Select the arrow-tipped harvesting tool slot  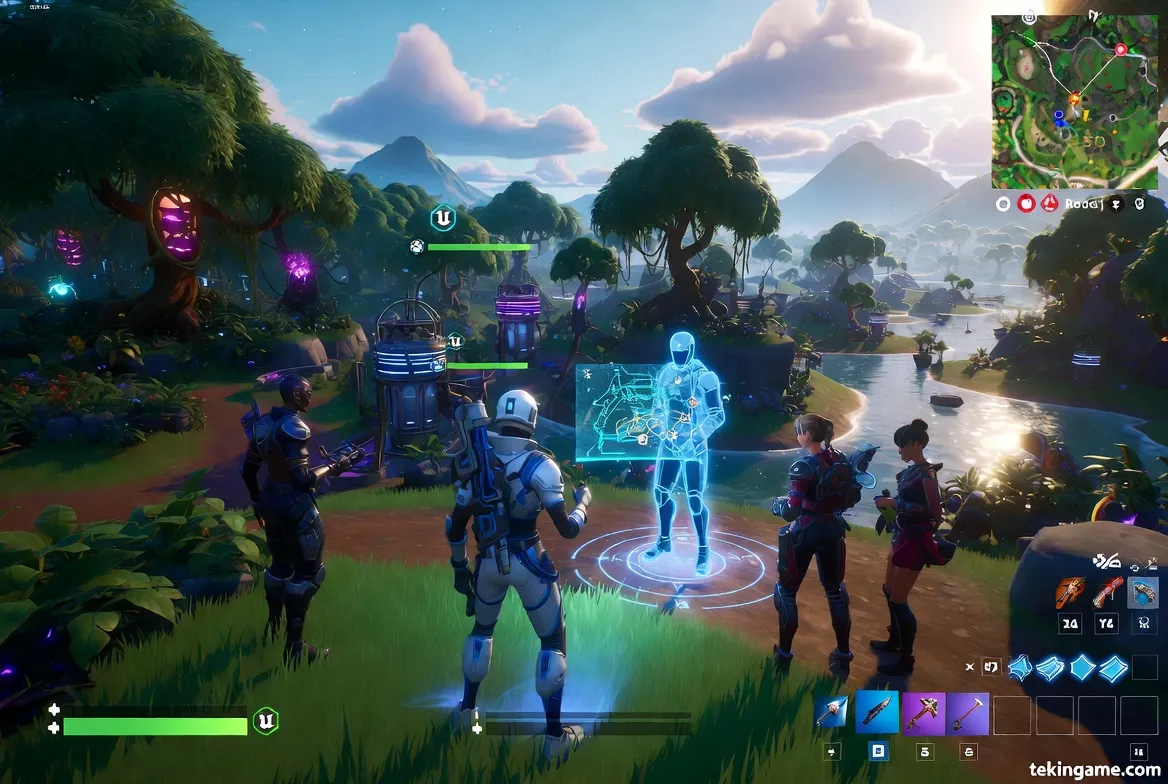(x=831, y=713)
